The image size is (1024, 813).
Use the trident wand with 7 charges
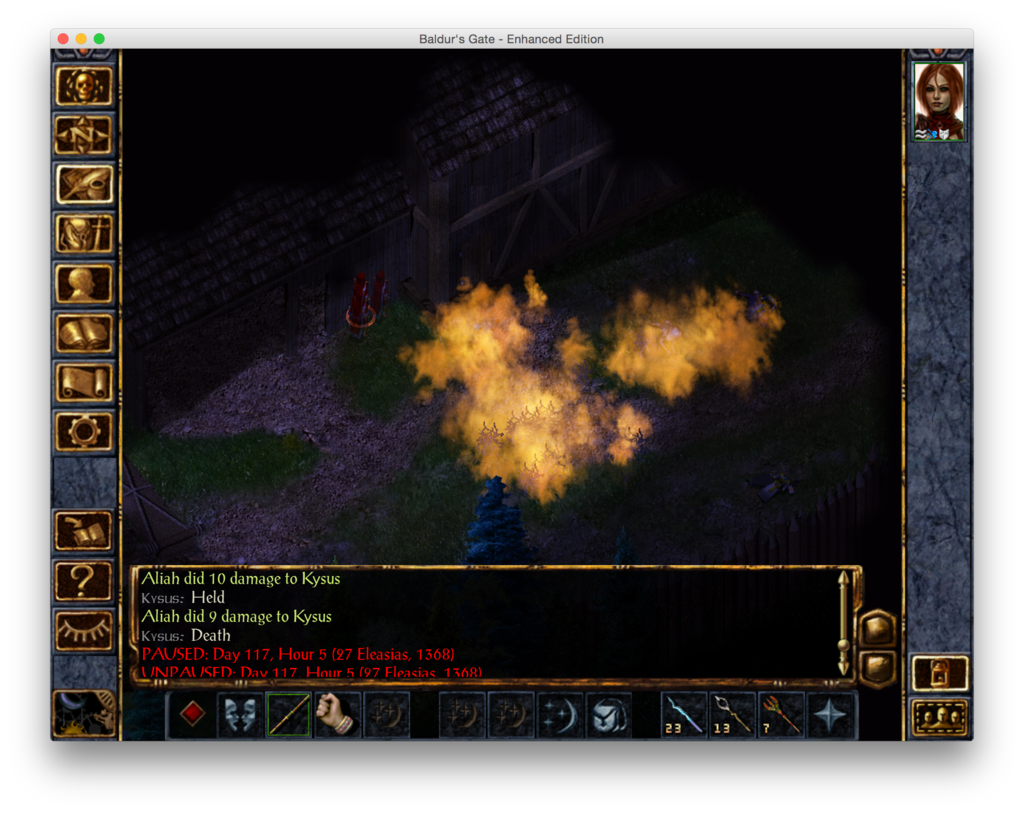point(782,715)
